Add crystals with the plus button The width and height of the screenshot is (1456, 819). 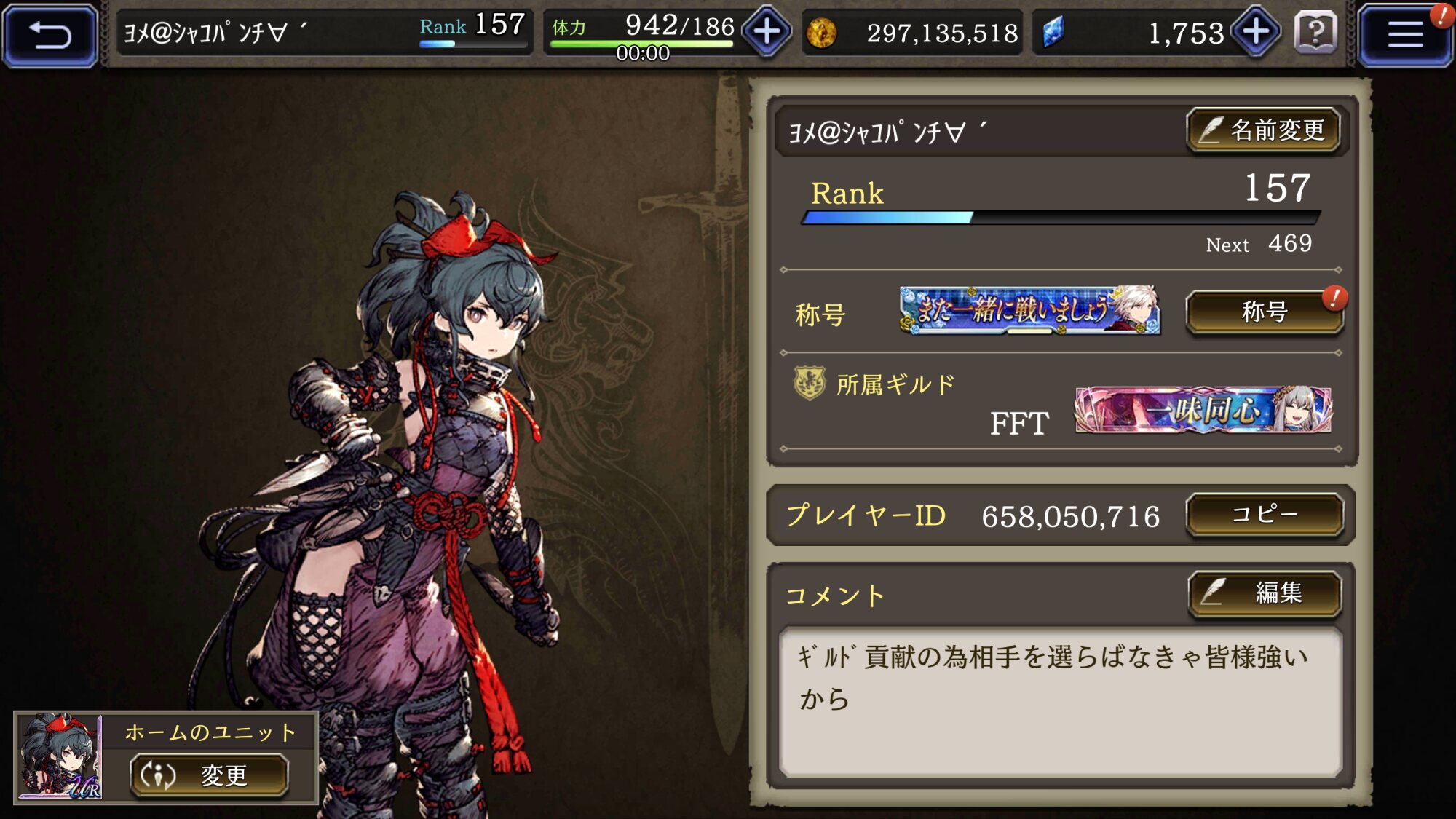[1256, 32]
